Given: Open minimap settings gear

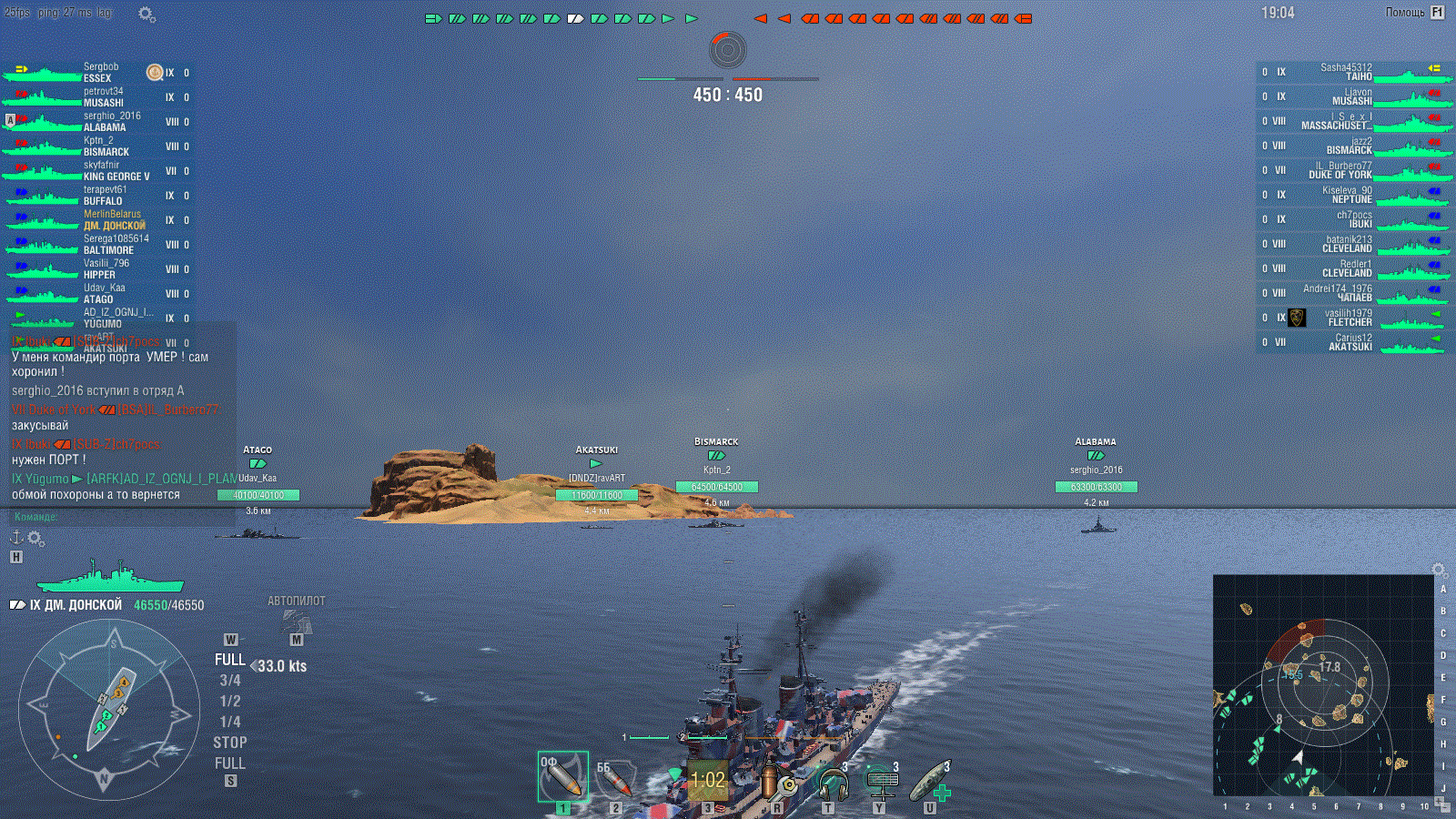Looking at the screenshot, I should (x=1439, y=570).
